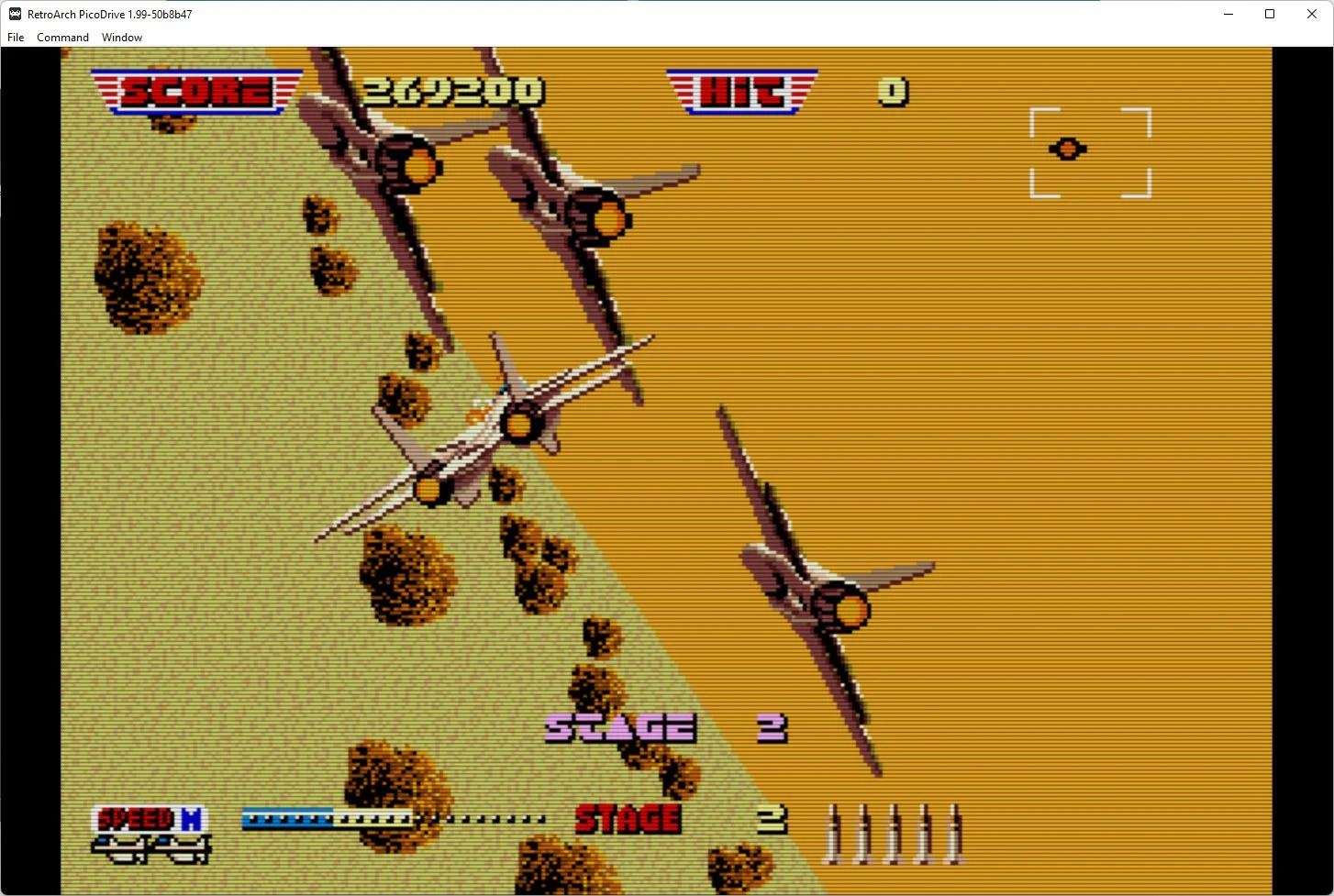Click the red STAGE label in the bottom bar
This screenshot has height=896, width=1334.
[x=628, y=817]
